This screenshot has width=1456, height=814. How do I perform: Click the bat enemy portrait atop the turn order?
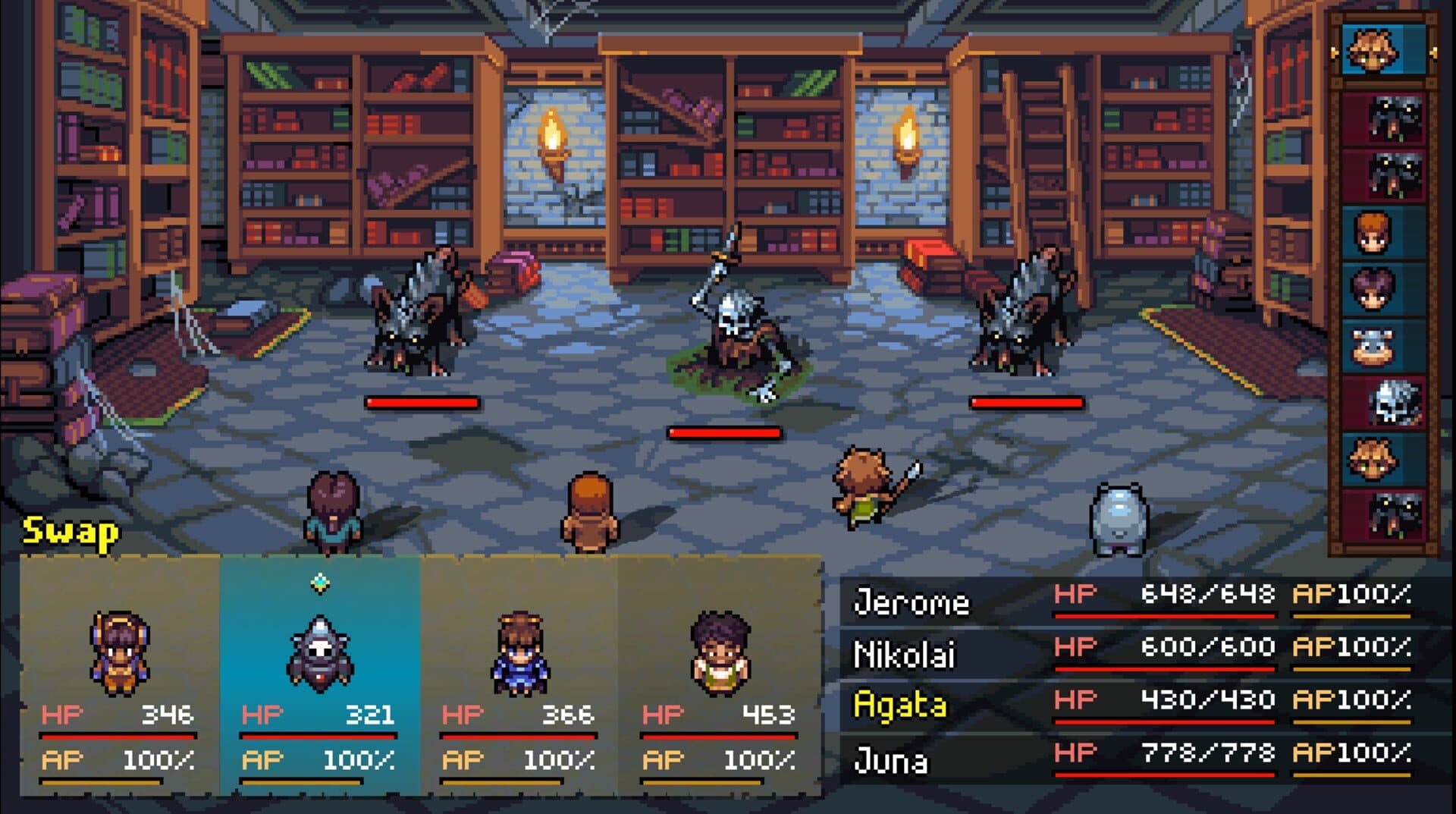click(x=1392, y=118)
